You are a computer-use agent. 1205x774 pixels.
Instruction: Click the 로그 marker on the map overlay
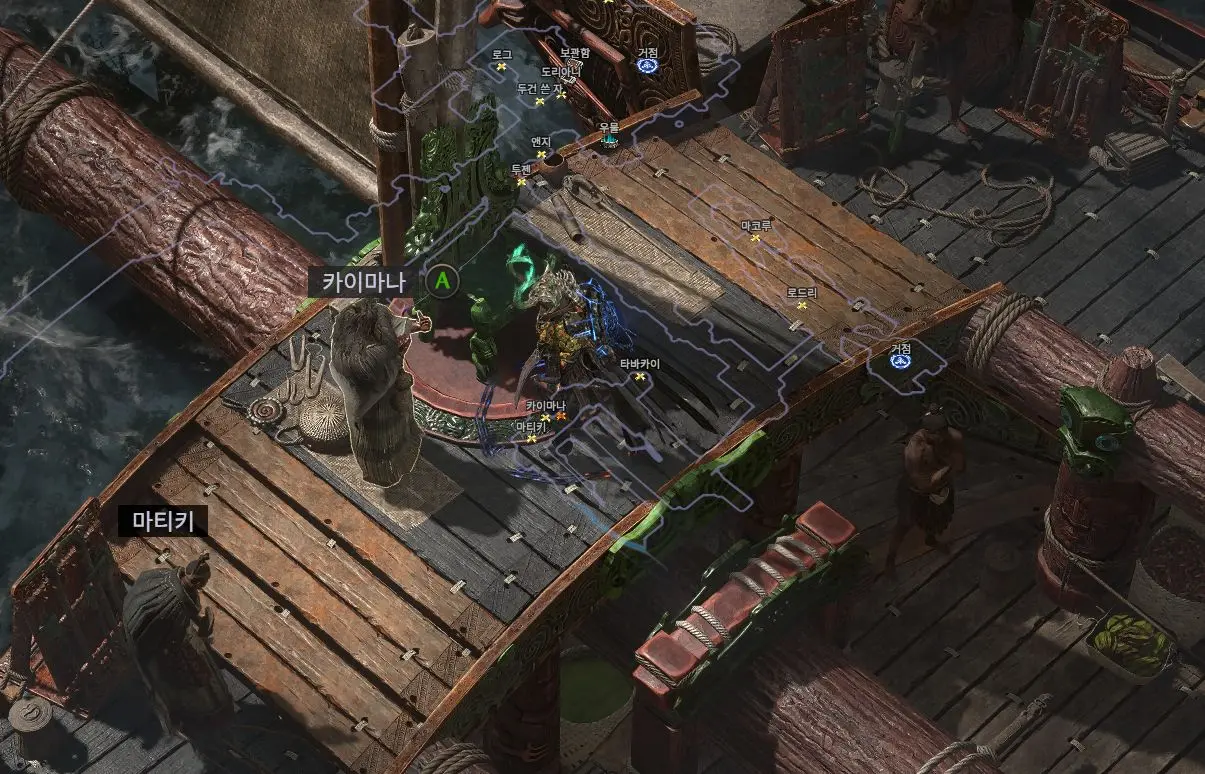point(502,67)
